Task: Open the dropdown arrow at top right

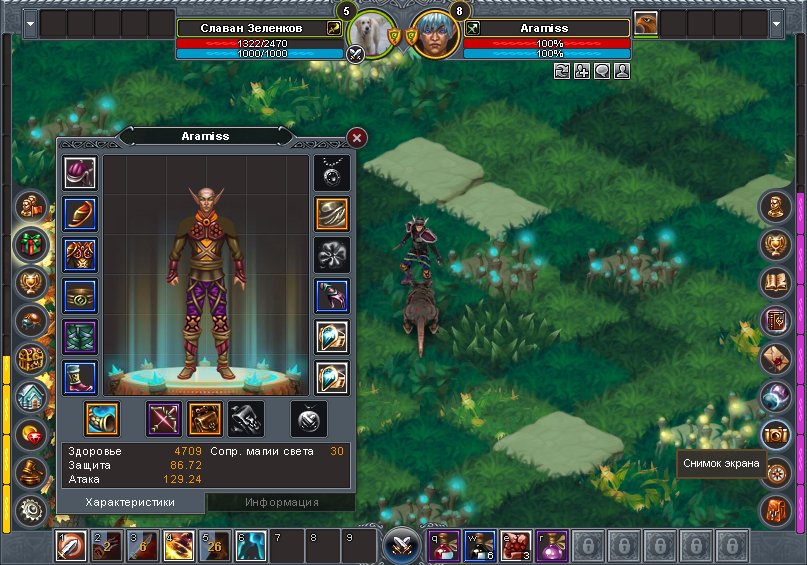Action: pyautogui.click(x=777, y=21)
